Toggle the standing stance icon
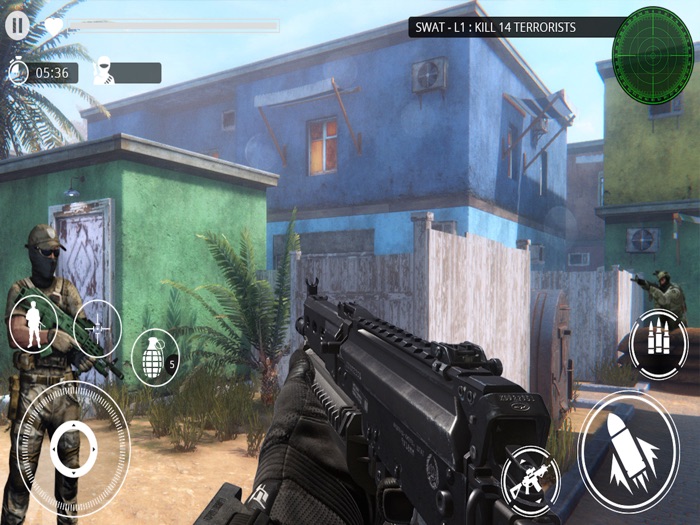 coord(32,325)
